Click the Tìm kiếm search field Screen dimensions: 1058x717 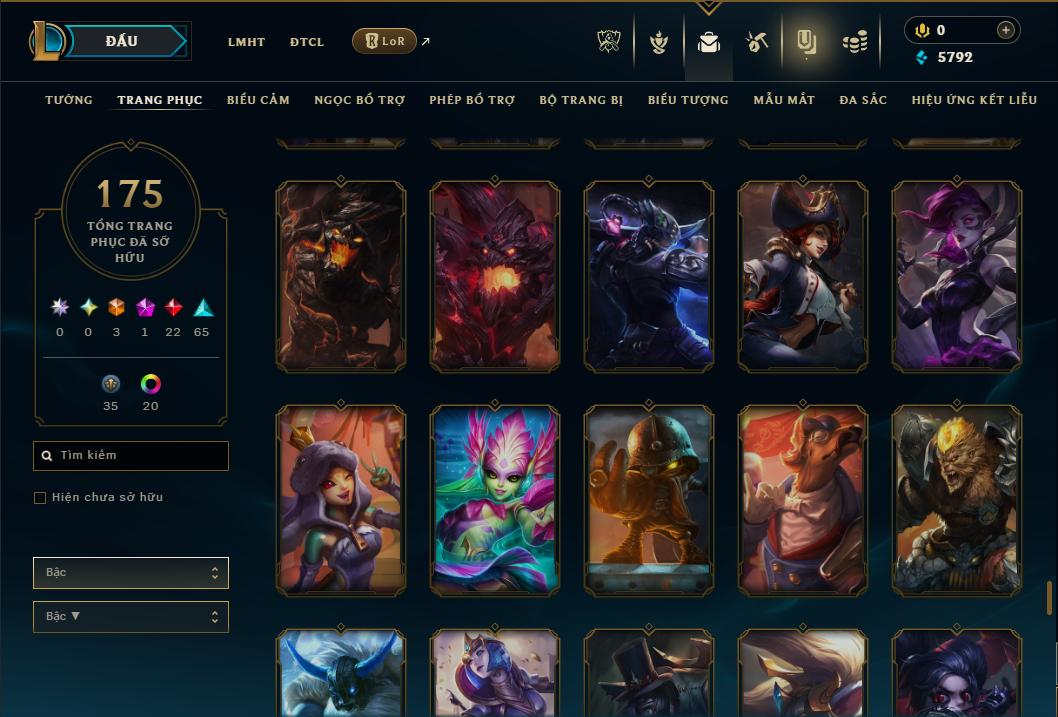tap(131, 456)
